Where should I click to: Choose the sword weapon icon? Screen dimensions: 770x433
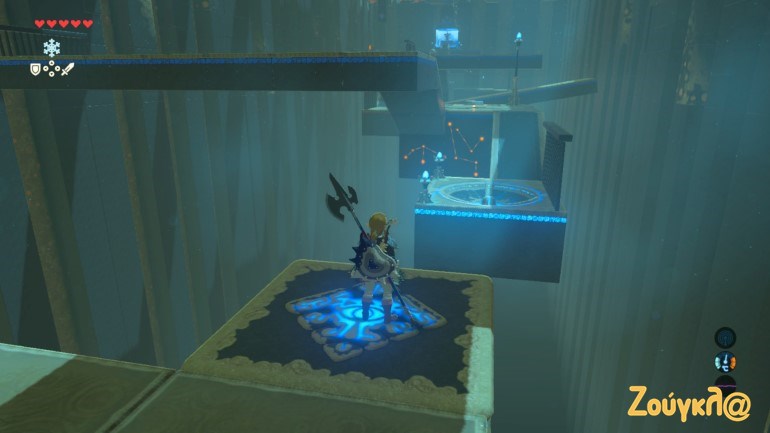pos(68,67)
